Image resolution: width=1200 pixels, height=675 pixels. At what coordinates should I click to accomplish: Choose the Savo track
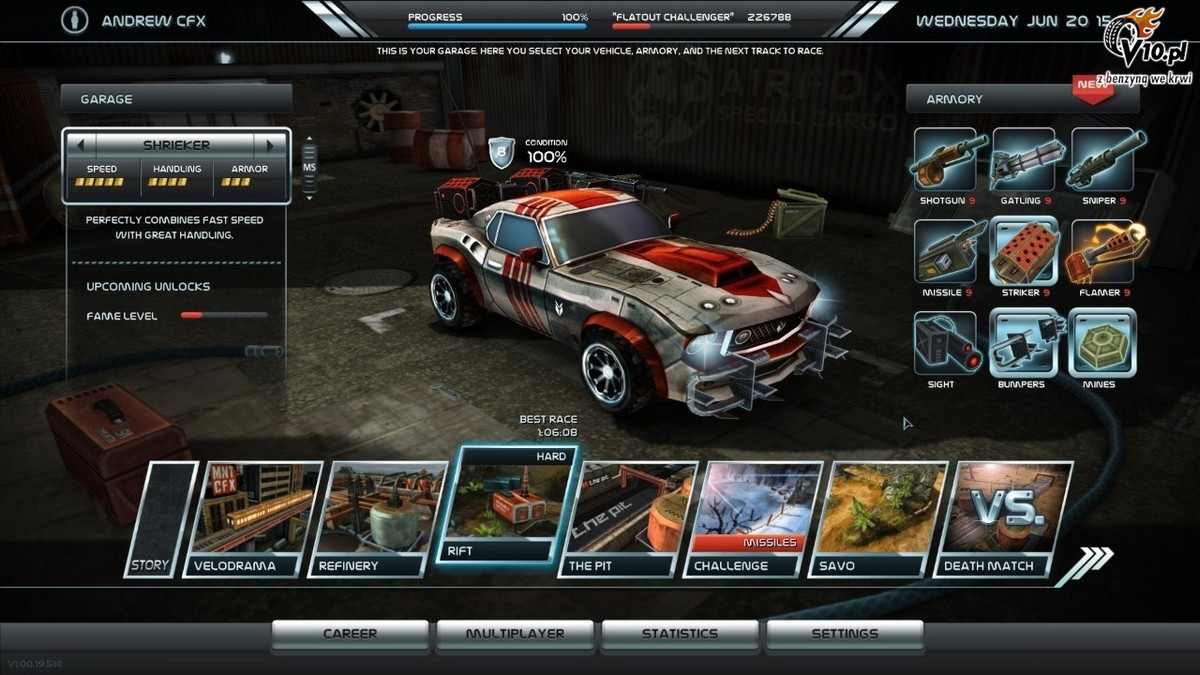[880, 518]
